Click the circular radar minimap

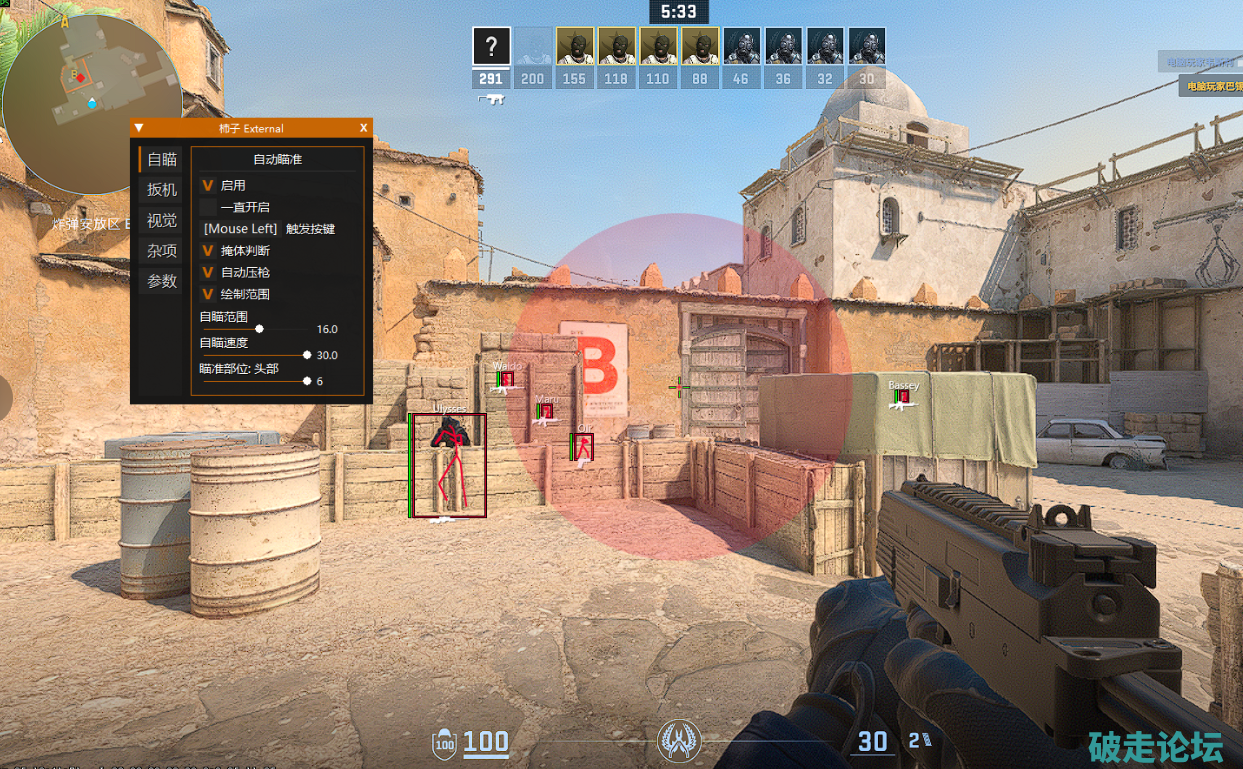pos(90,92)
